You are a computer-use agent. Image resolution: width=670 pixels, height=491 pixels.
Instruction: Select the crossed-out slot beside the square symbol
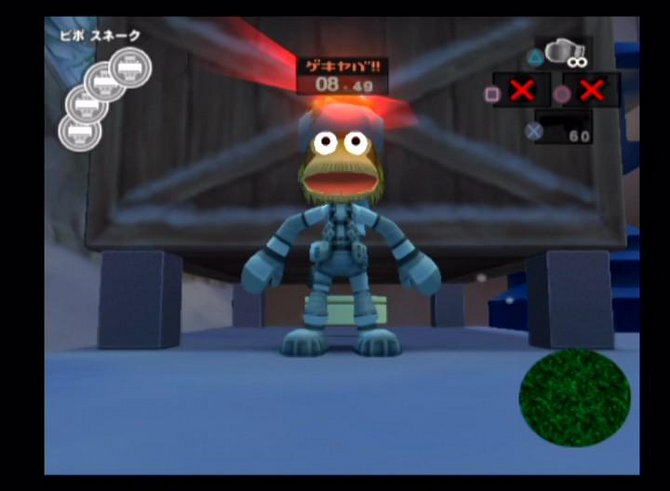coord(521,91)
